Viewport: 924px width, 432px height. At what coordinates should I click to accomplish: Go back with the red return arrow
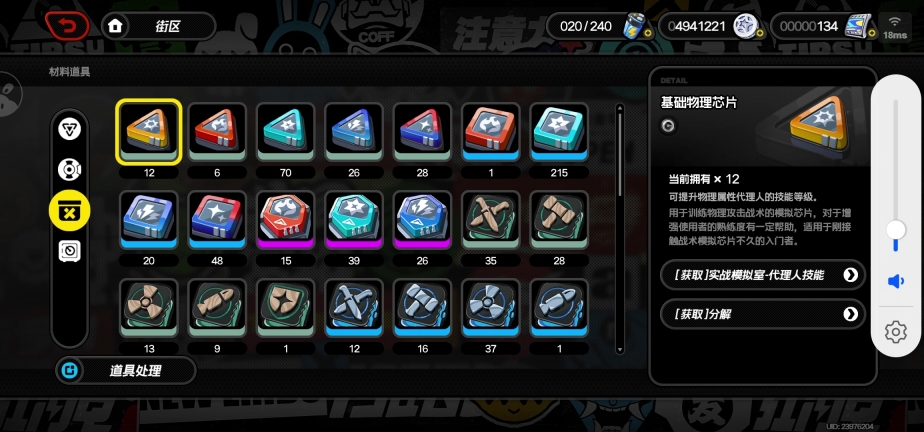point(68,25)
